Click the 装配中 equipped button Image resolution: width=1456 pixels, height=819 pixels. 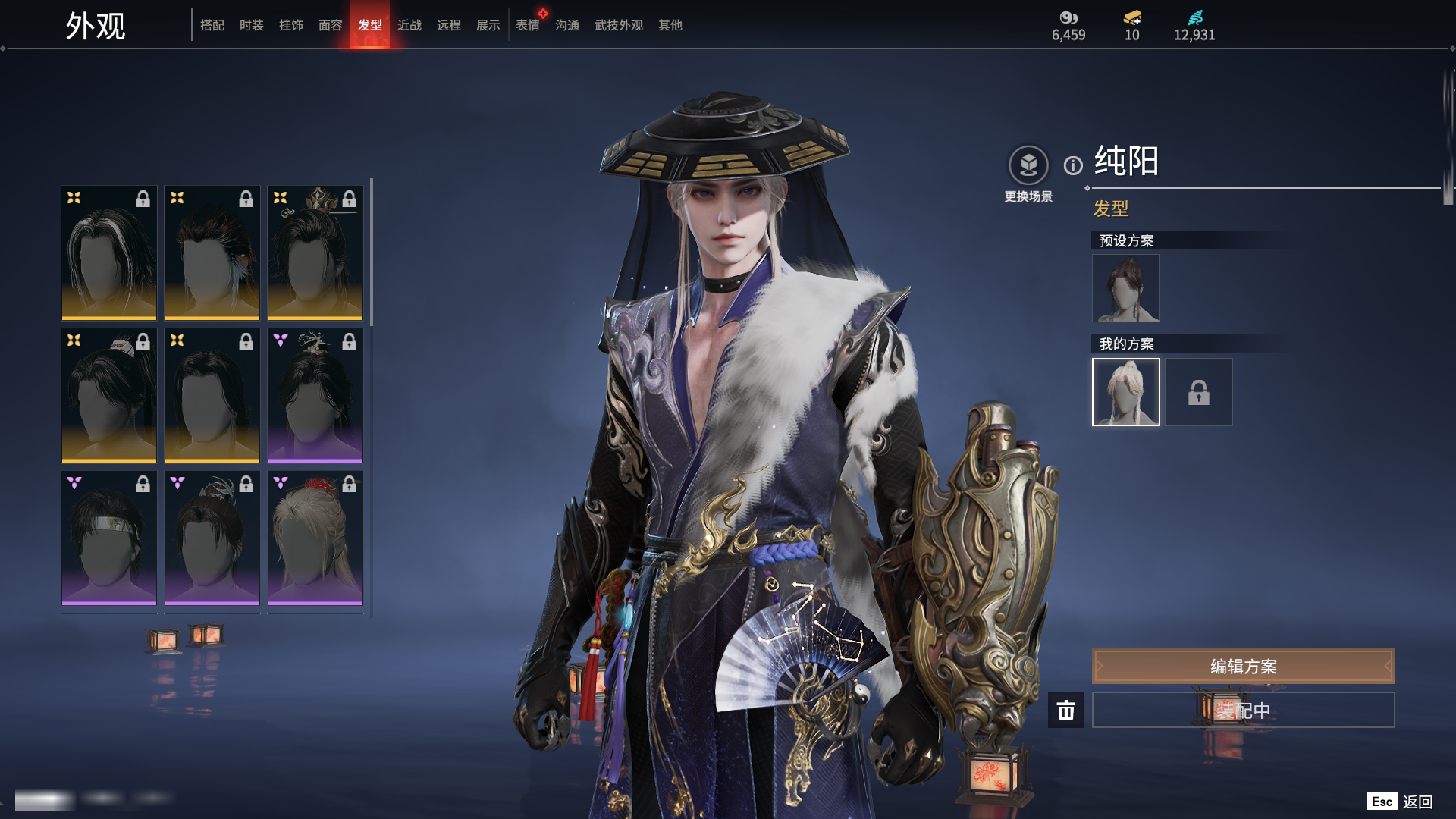point(1243,710)
